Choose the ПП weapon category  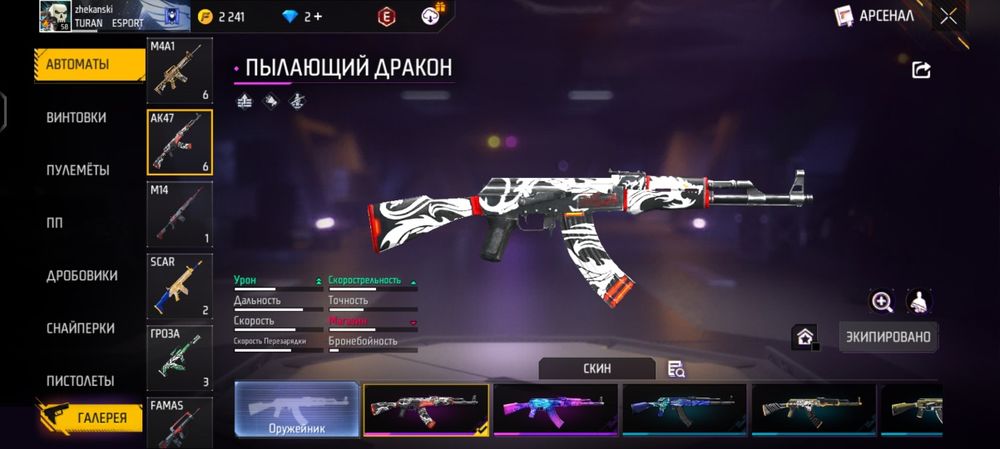[x=54, y=223]
